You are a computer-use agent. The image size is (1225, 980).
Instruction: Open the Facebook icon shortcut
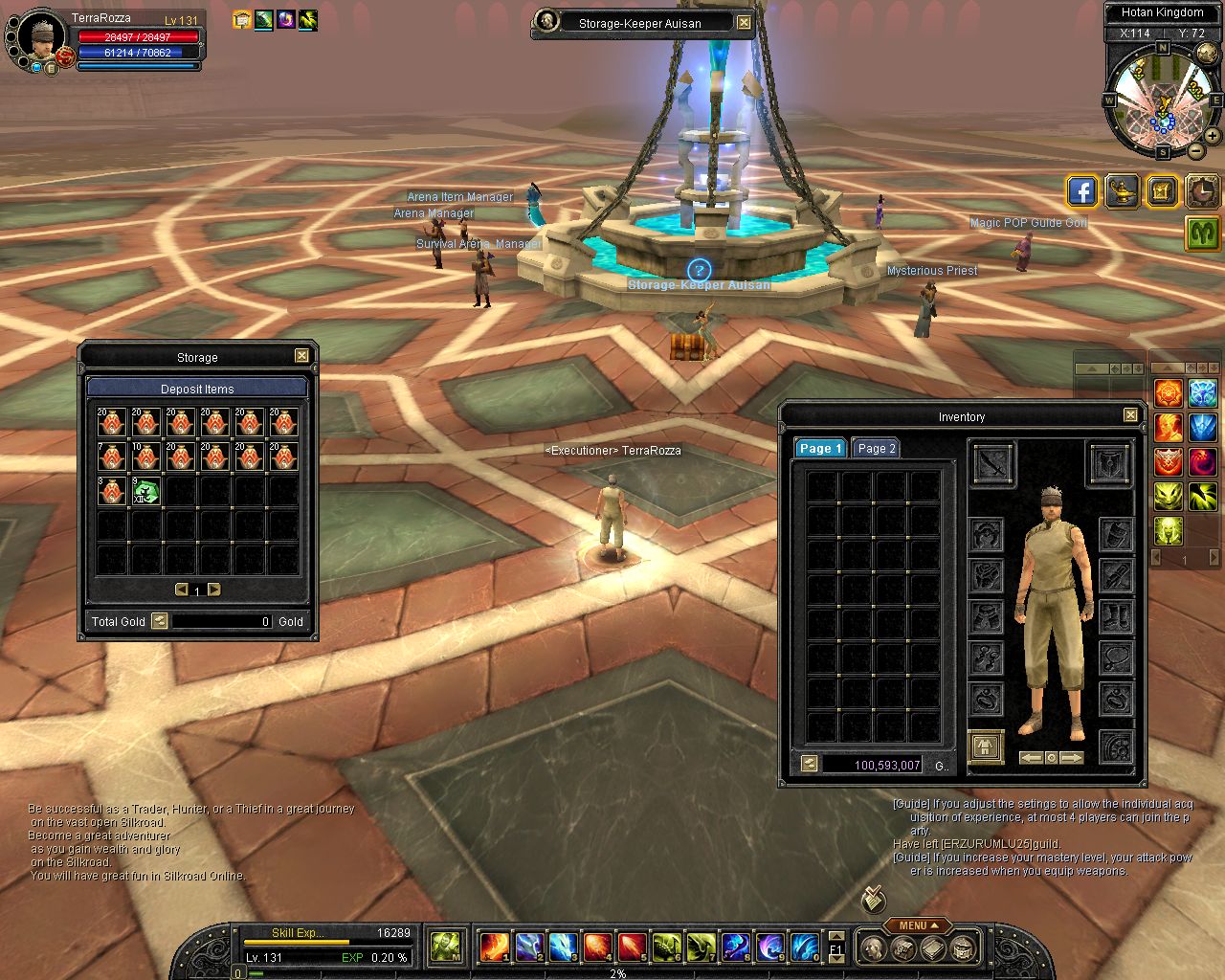(1081, 191)
